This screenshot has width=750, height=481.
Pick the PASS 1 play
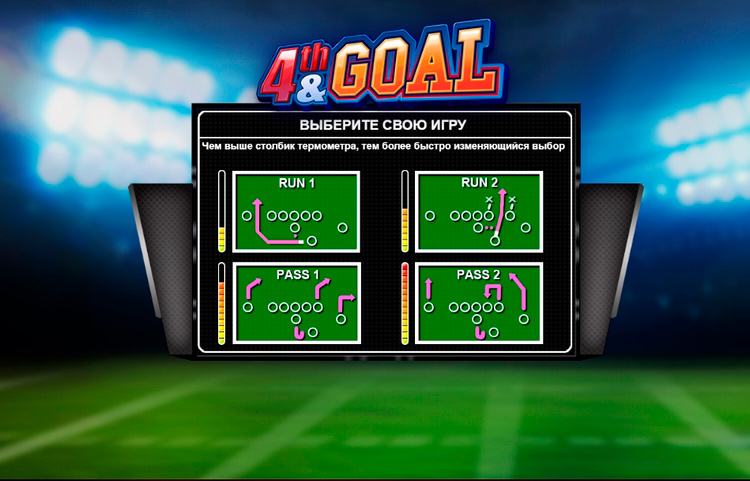coord(295,304)
